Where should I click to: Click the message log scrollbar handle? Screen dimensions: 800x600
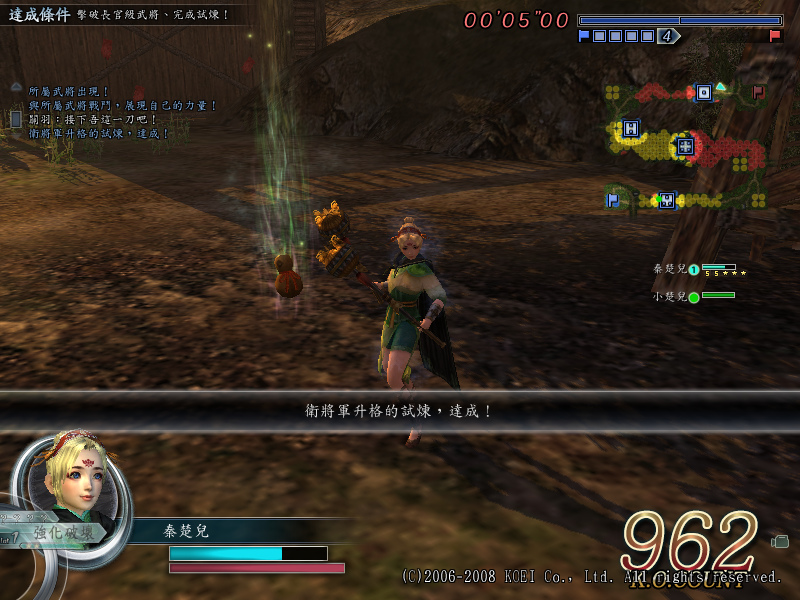[16, 118]
